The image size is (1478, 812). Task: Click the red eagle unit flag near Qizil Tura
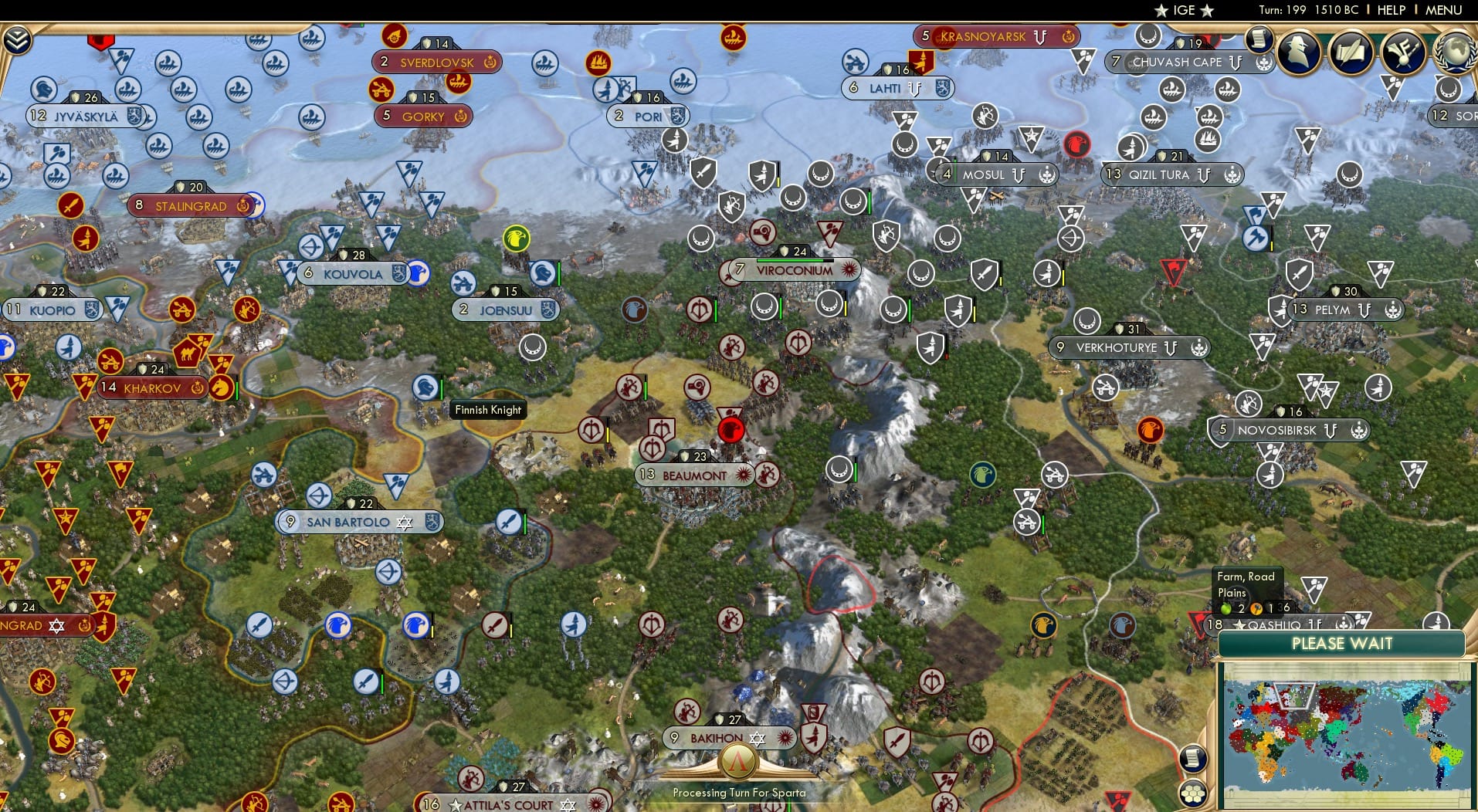(1076, 146)
